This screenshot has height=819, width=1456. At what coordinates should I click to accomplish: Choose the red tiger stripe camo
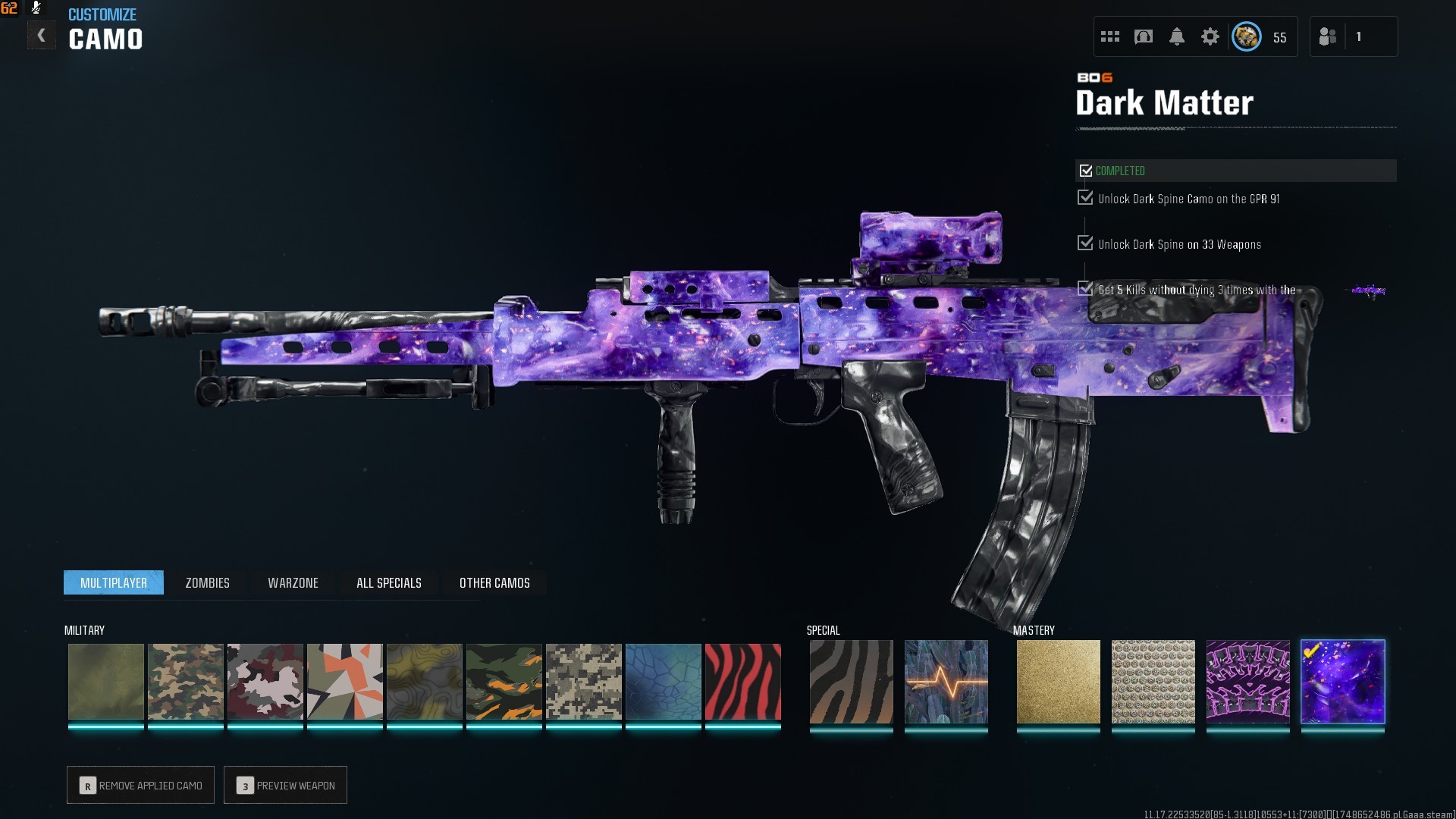tap(742, 682)
